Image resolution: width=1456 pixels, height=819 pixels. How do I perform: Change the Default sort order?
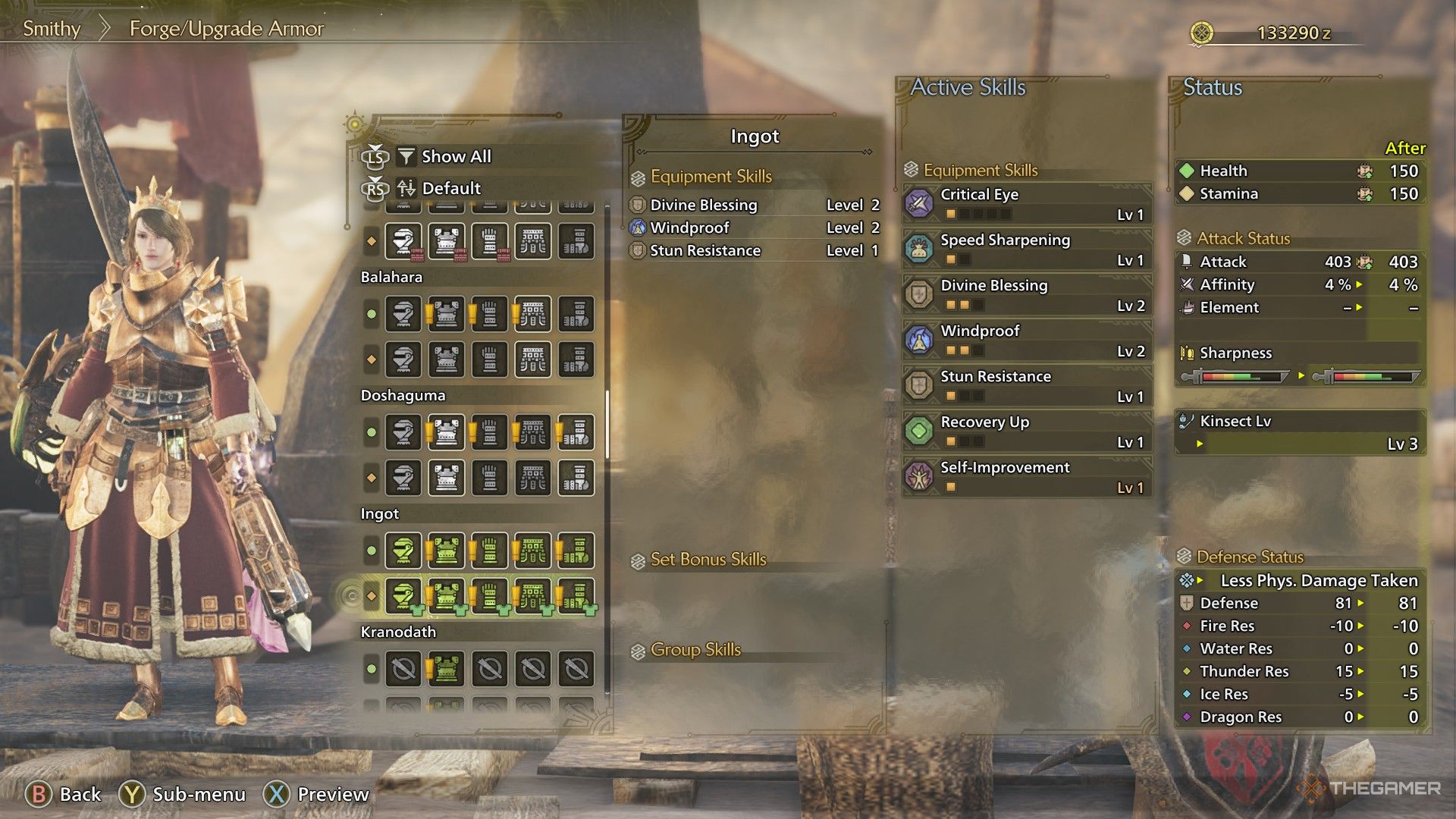coord(450,188)
